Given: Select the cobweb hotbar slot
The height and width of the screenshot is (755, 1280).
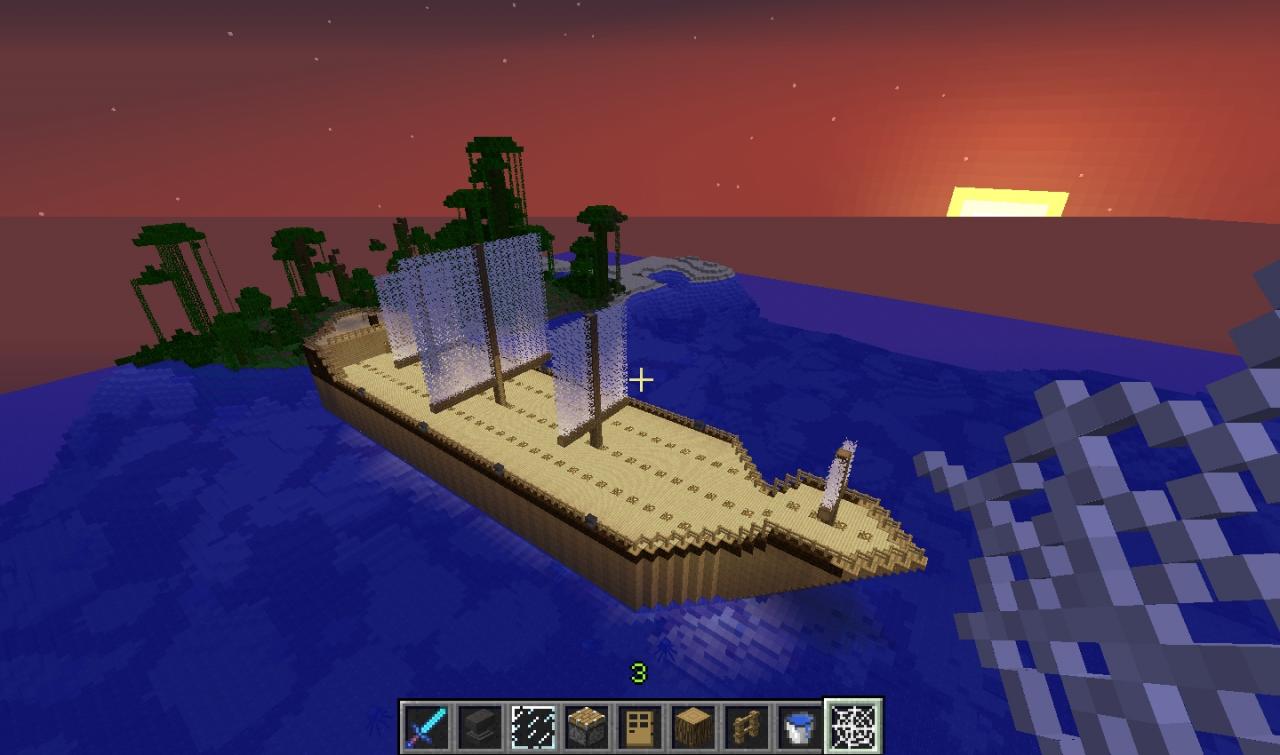Looking at the screenshot, I should pyautogui.click(x=853, y=726).
